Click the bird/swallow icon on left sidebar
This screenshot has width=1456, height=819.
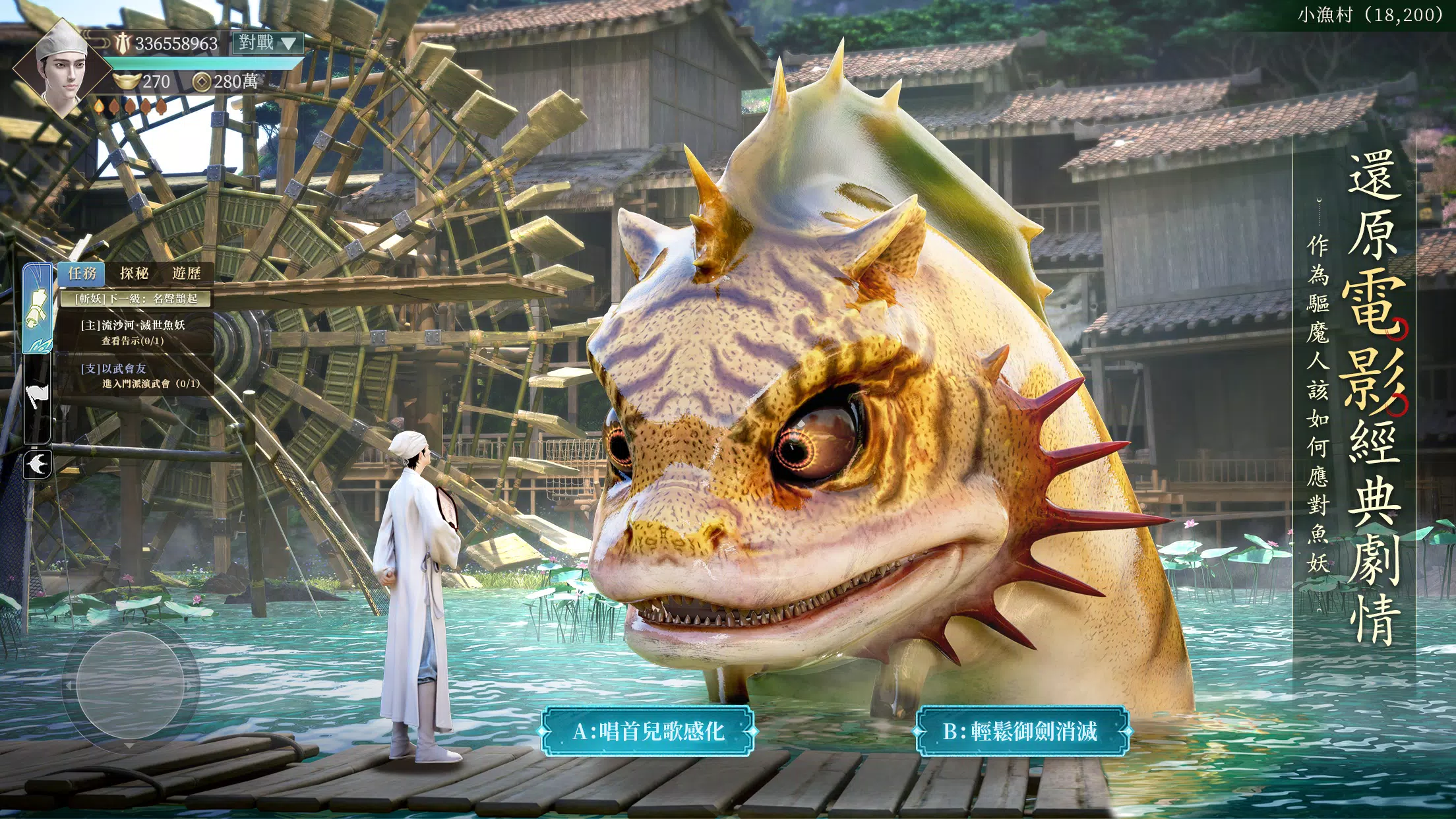click(38, 462)
